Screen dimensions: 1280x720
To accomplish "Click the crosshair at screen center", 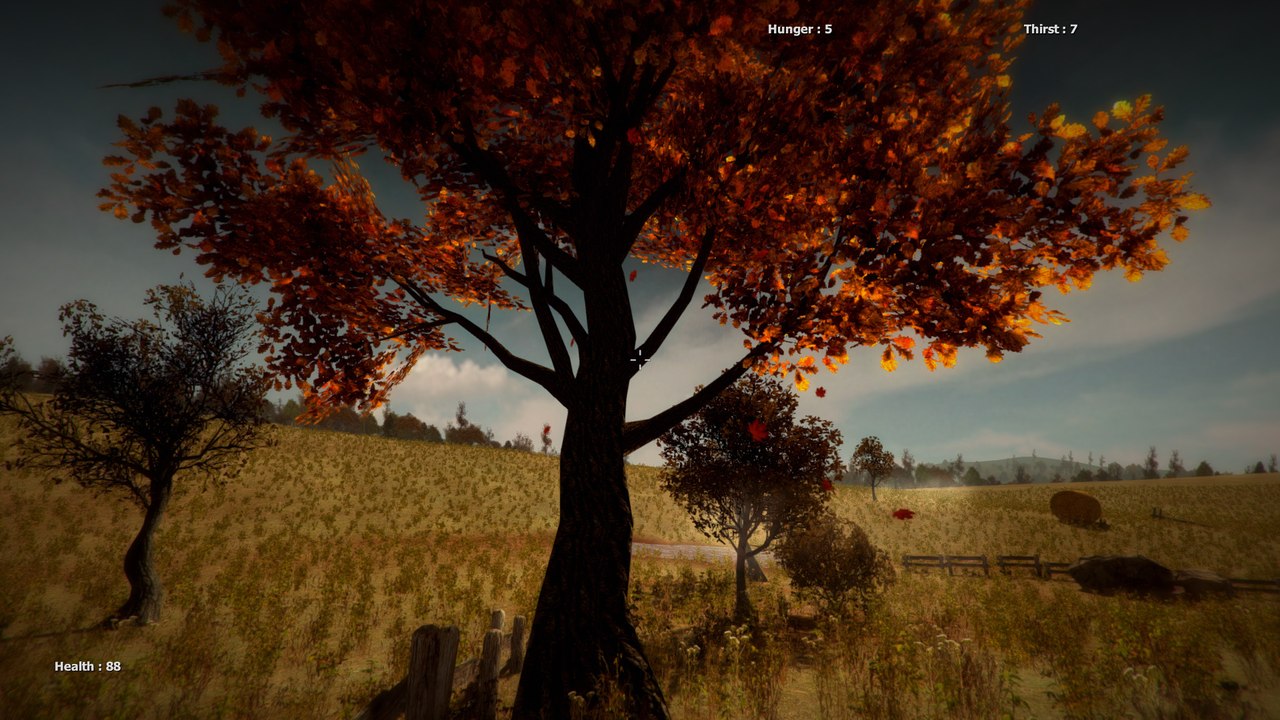I will (640, 360).
